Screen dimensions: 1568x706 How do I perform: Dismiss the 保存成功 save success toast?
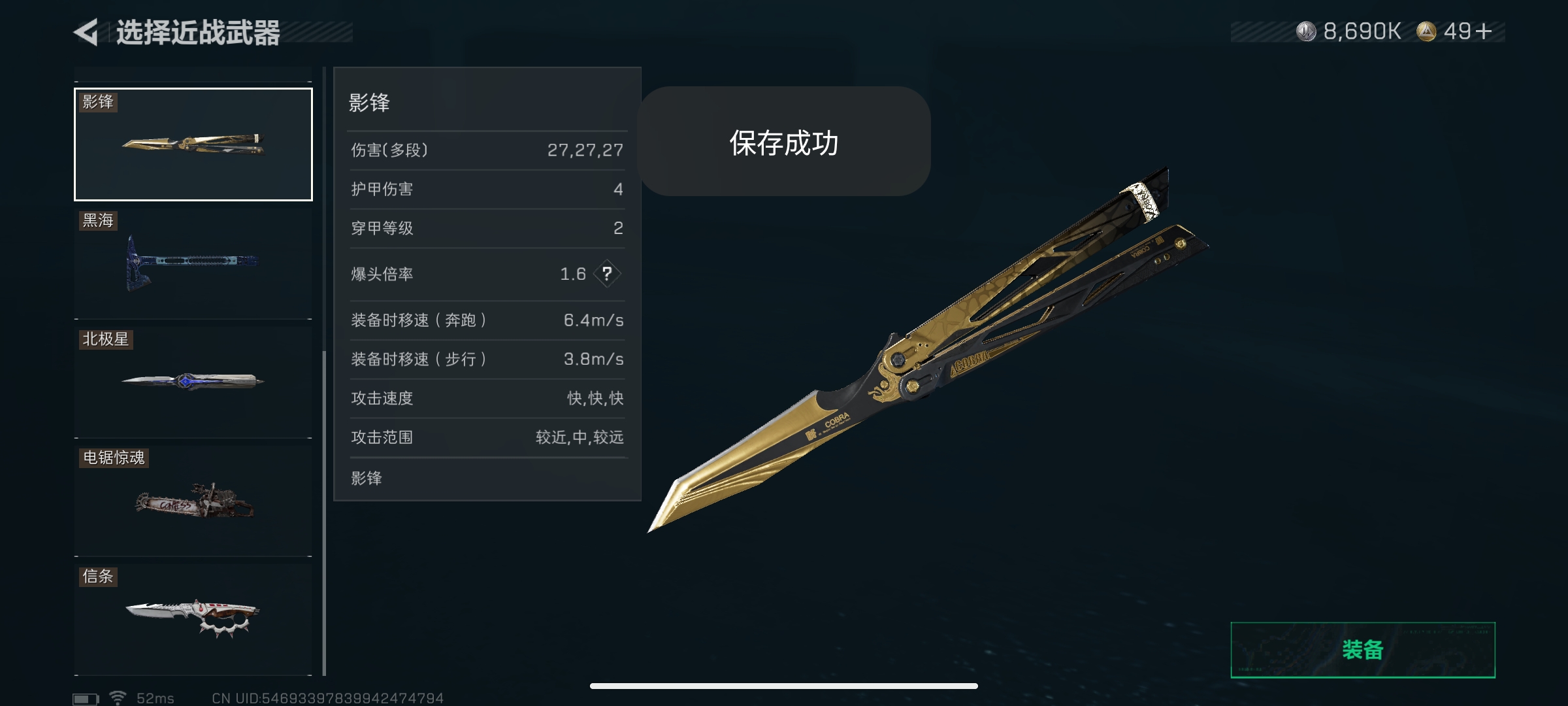(784, 141)
